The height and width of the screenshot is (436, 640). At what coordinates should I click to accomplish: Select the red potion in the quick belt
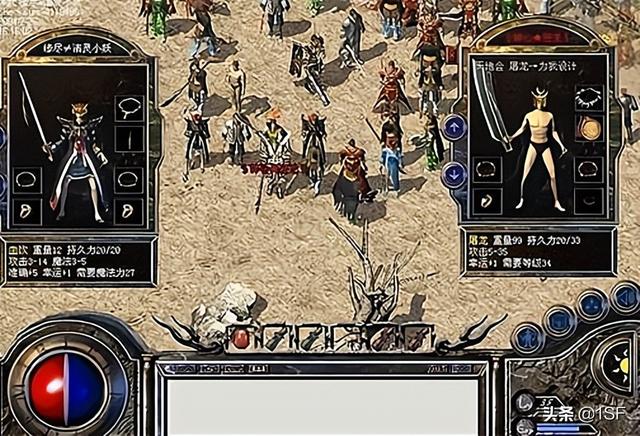(x=241, y=339)
